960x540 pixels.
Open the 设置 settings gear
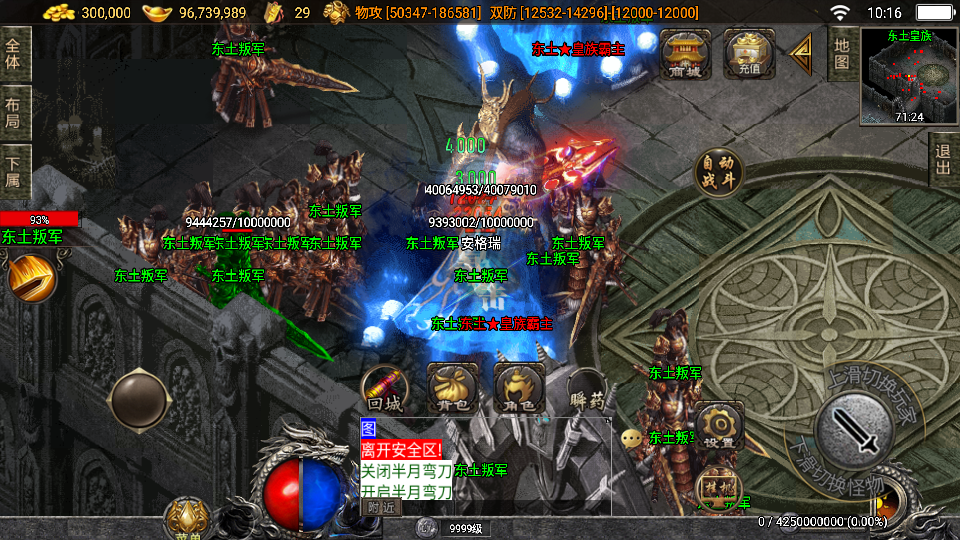(x=718, y=427)
